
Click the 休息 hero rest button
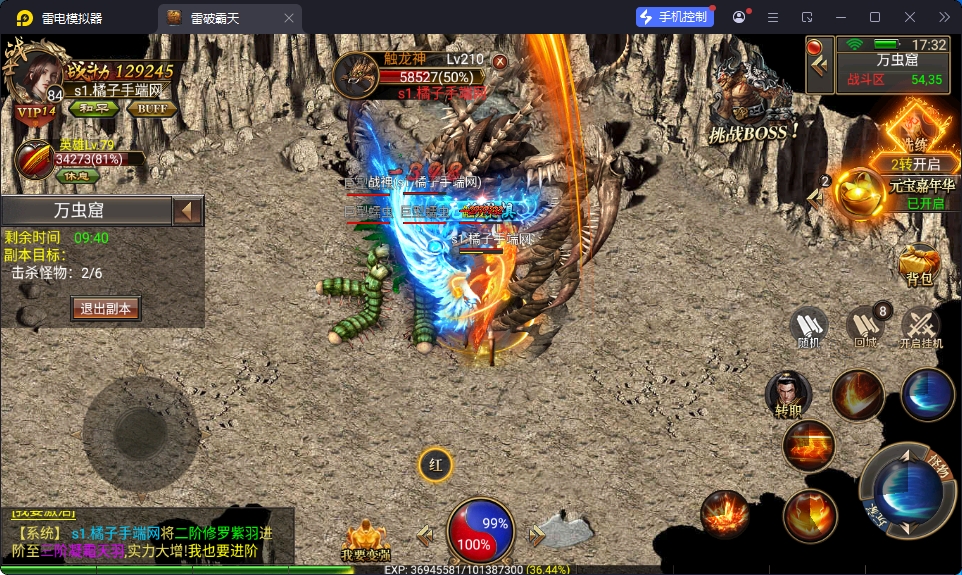[77, 175]
